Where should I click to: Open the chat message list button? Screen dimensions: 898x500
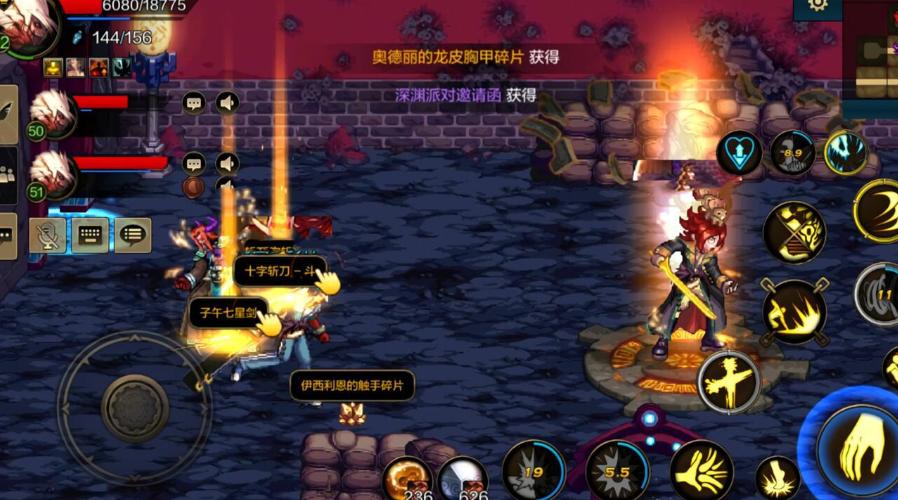(132, 235)
